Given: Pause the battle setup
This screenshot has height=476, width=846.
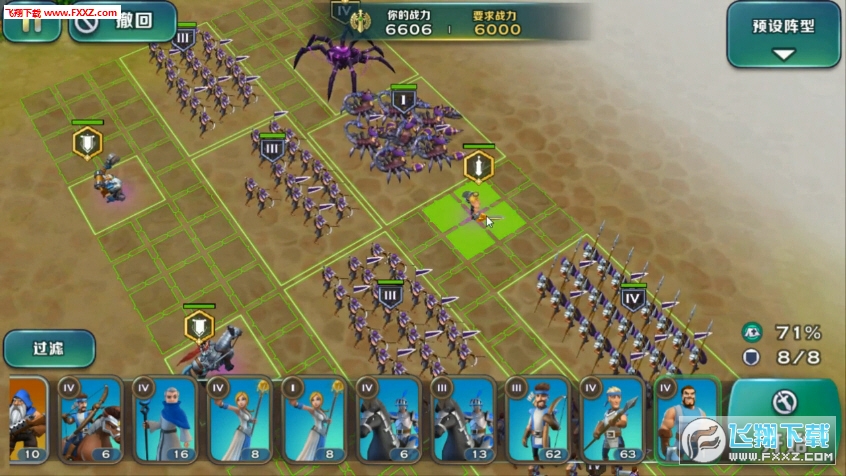Looking at the screenshot, I should click(30, 22).
